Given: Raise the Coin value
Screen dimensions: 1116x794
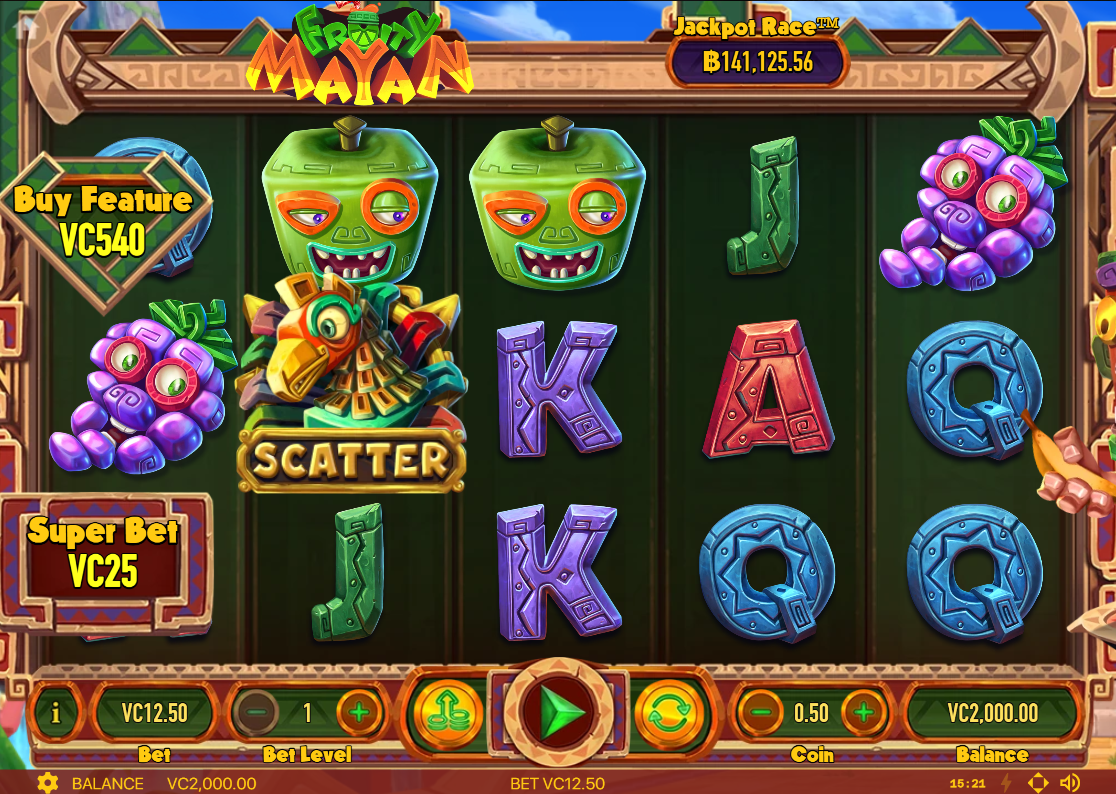Looking at the screenshot, I should (x=864, y=713).
